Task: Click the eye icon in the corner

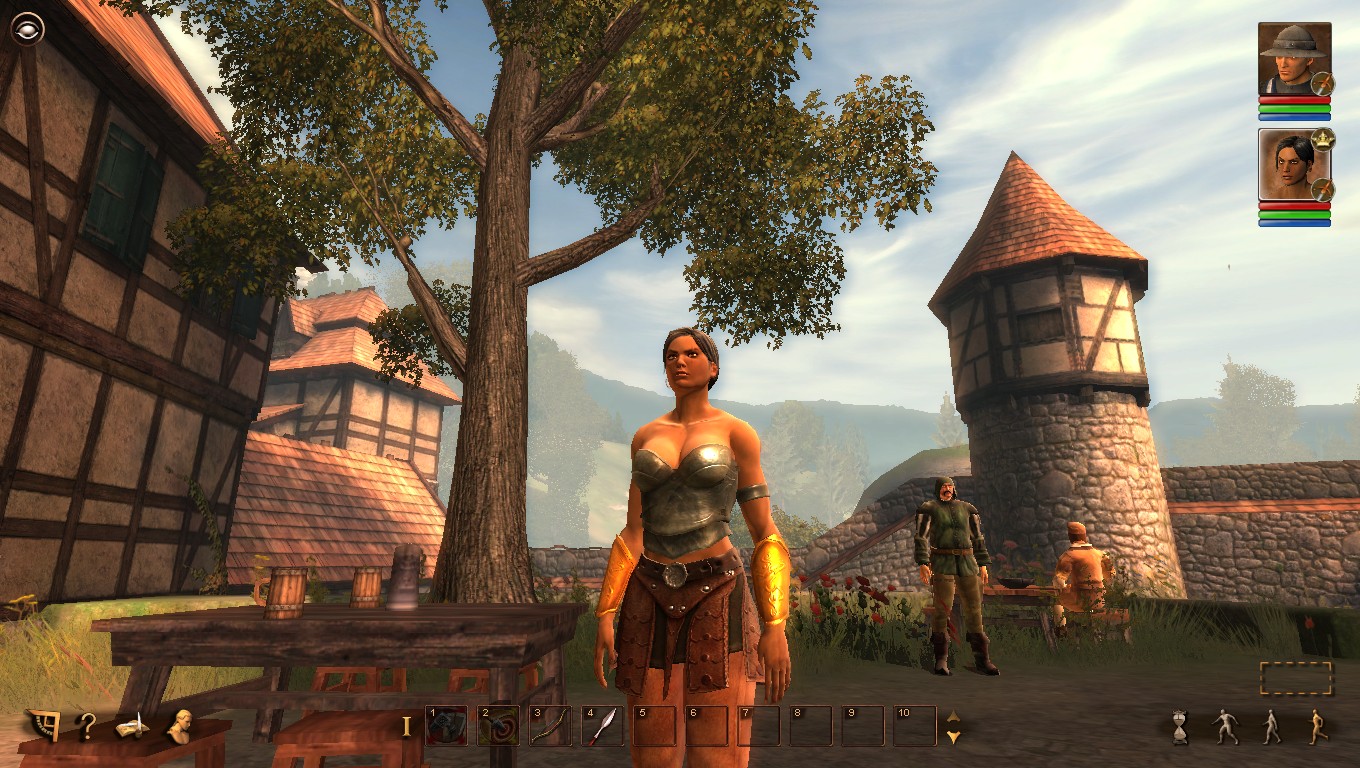Action: point(27,28)
